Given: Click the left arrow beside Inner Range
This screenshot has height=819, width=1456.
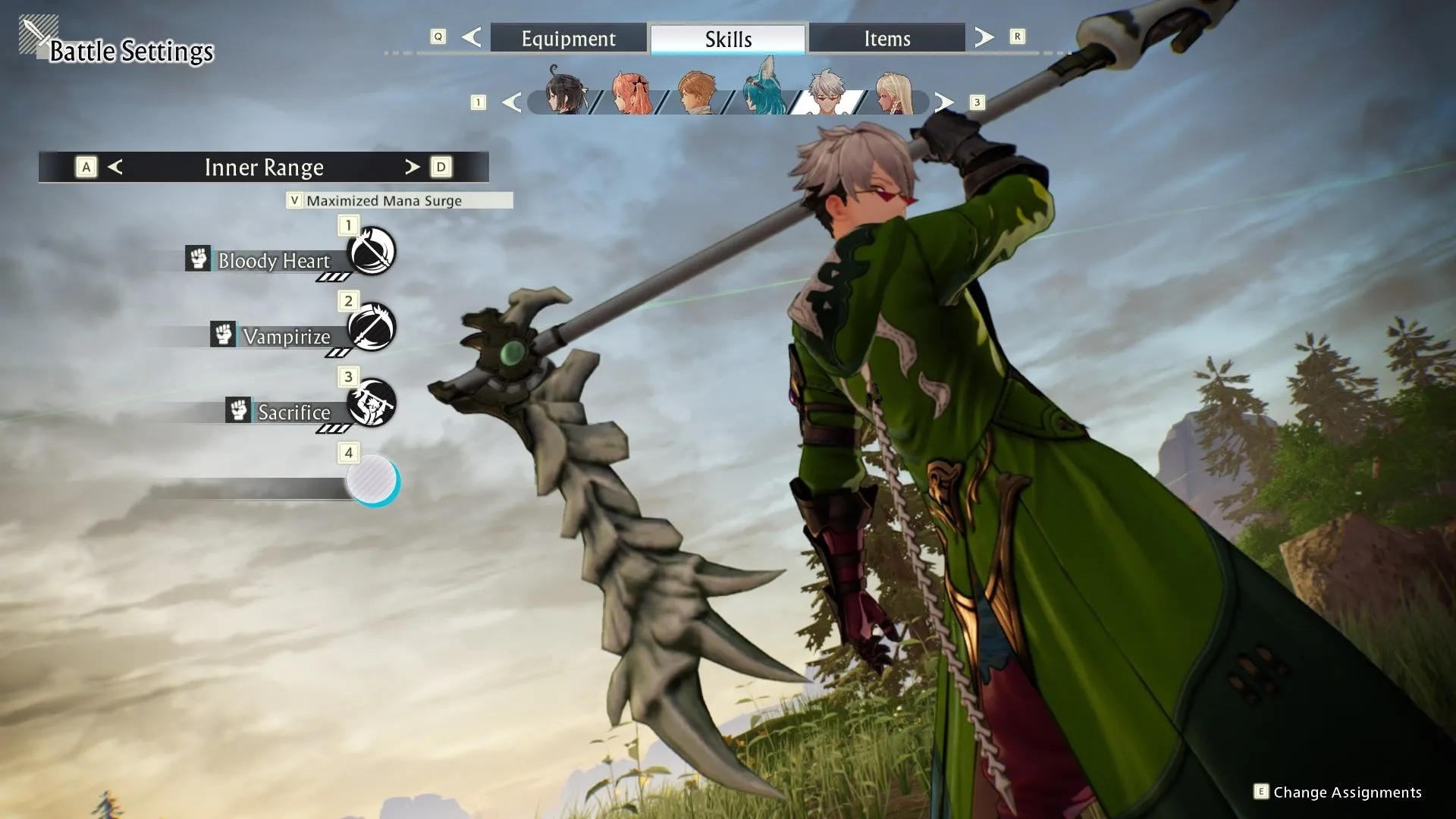Looking at the screenshot, I should 115,167.
